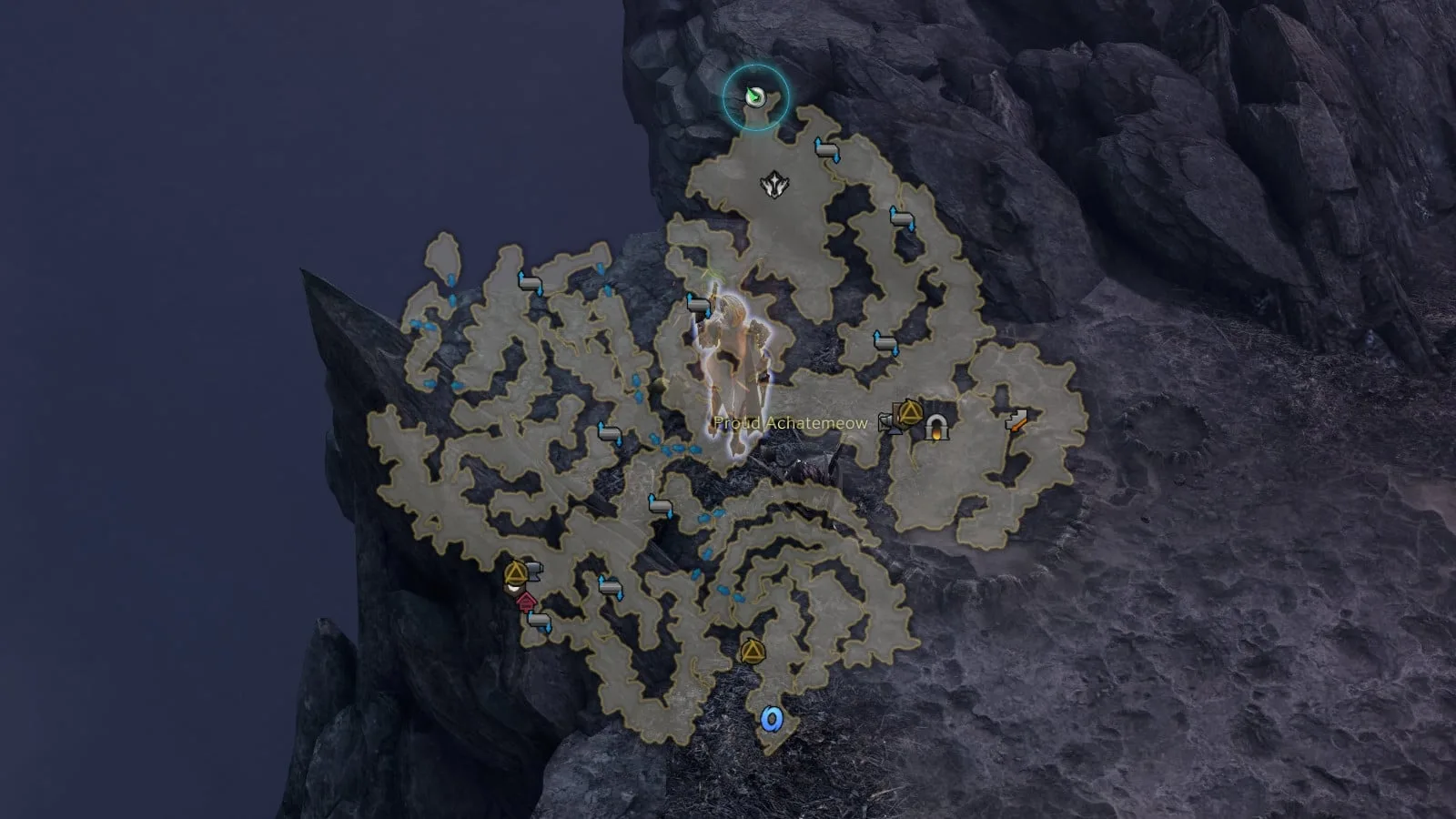The image size is (1456, 819).
Task: Click the blue swirling portal marker
Action: point(772,719)
